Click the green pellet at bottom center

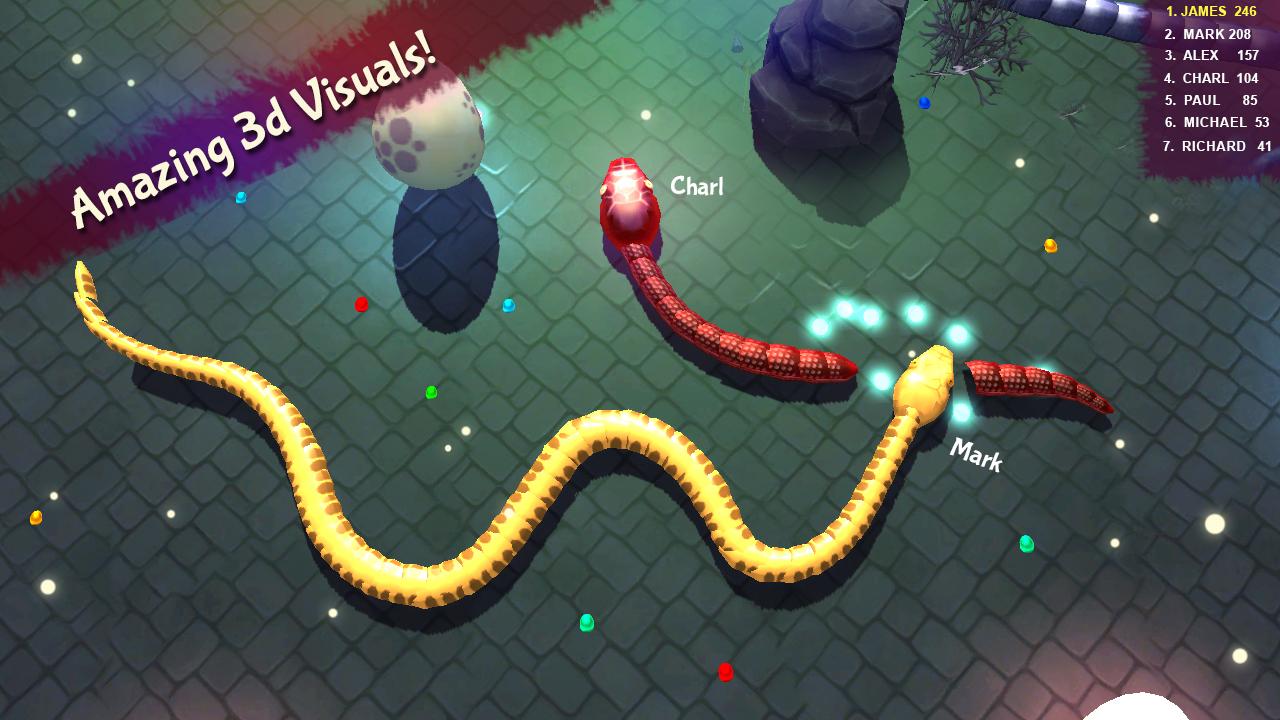(585, 623)
